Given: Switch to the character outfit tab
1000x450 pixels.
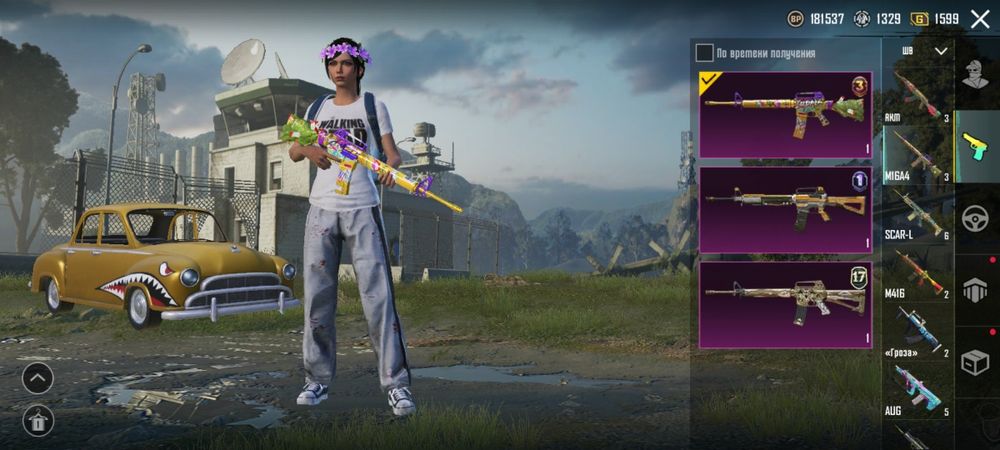Looking at the screenshot, I should pyautogui.click(x=976, y=74).
